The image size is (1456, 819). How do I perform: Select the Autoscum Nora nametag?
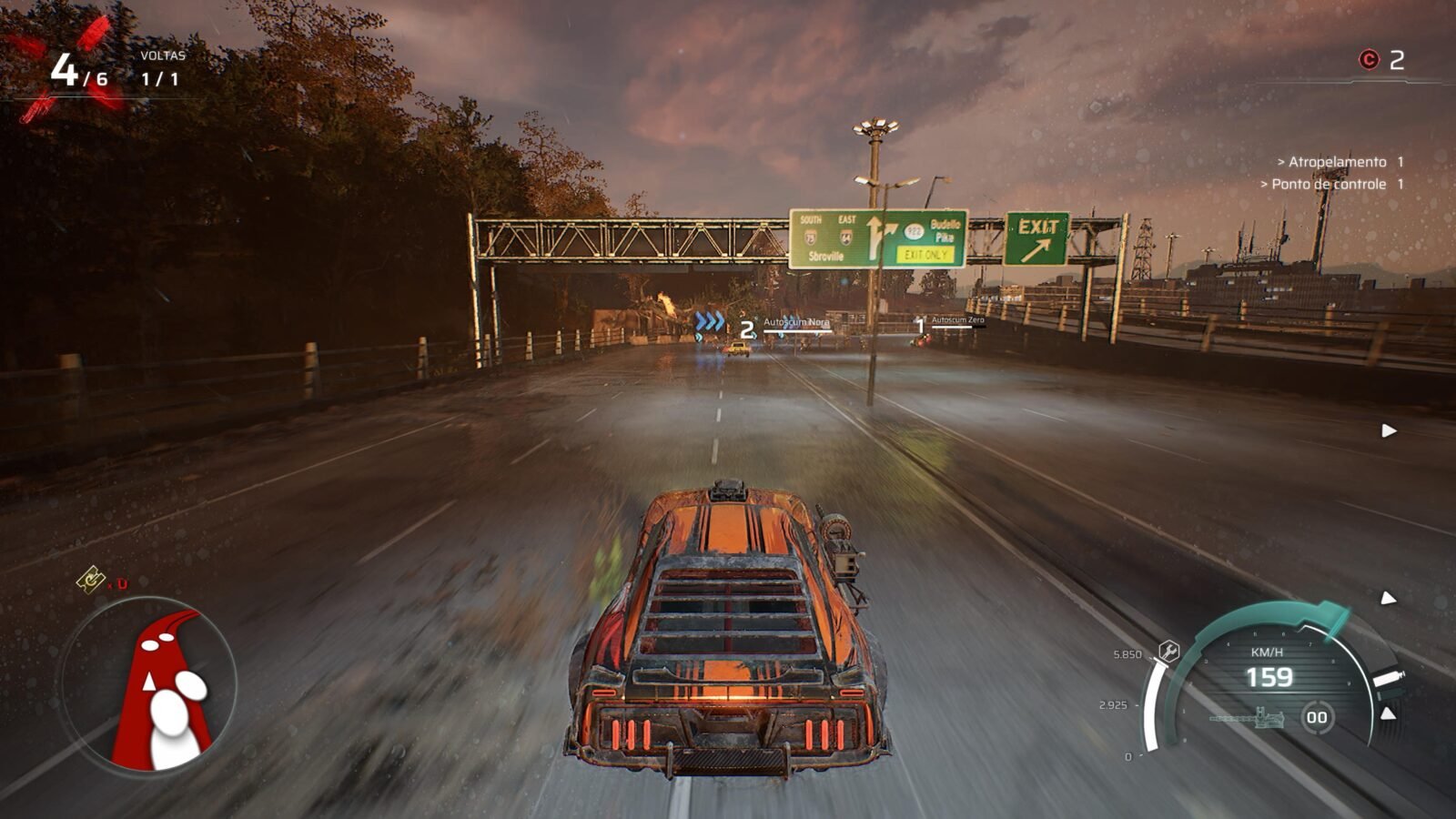click(x=799, y=324)
